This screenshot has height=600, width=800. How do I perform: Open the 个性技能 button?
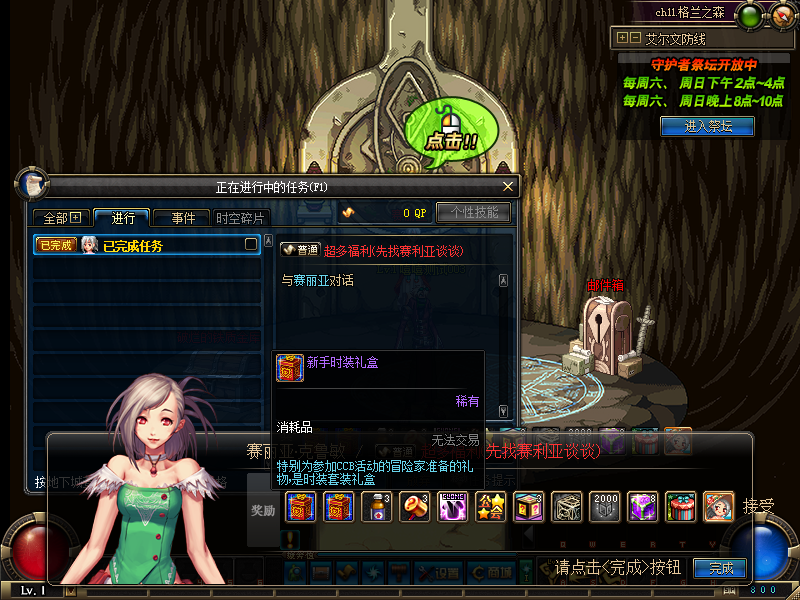tap(473, 212)
